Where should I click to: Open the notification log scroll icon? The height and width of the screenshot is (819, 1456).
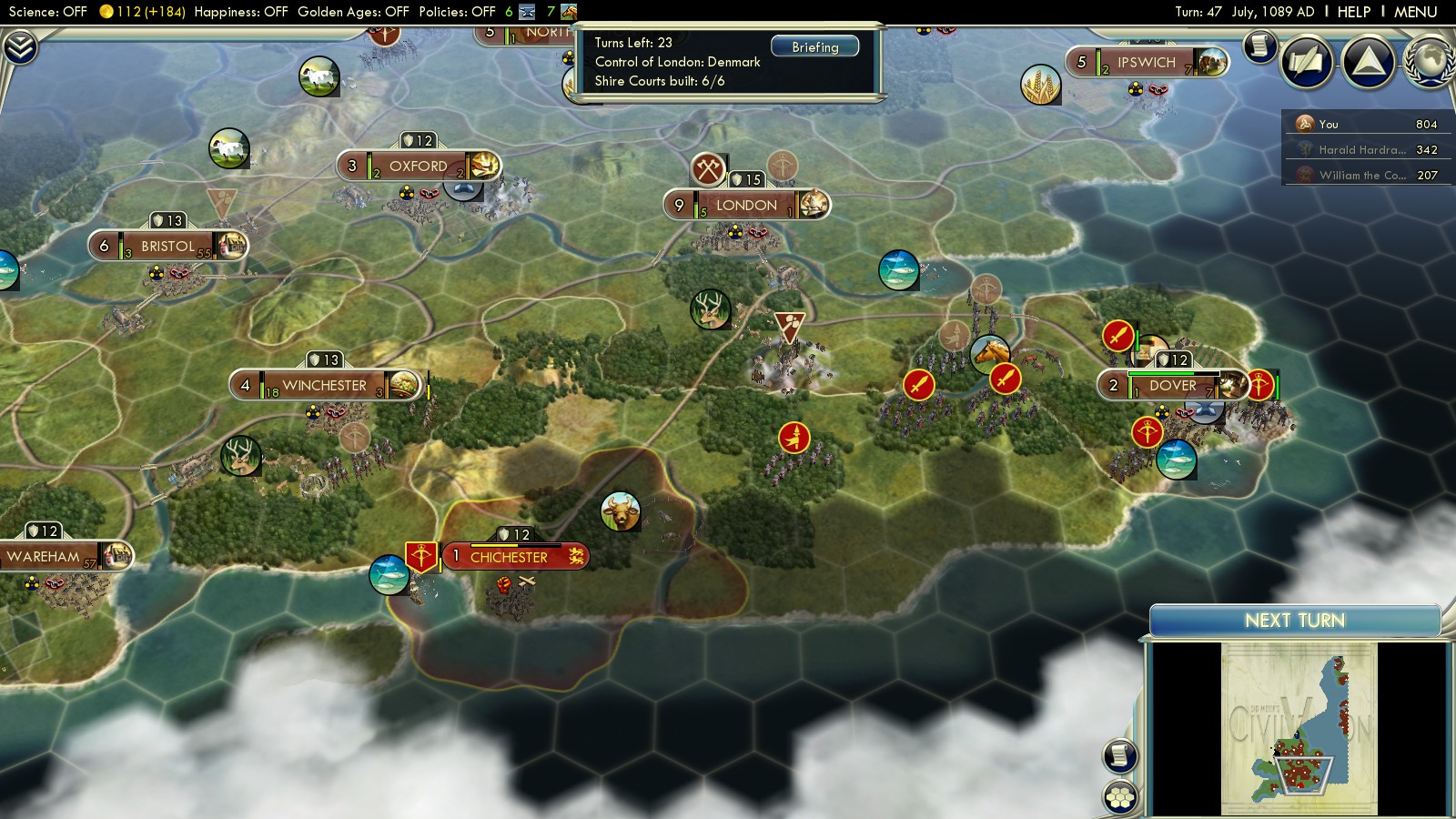click(1259, 45)
